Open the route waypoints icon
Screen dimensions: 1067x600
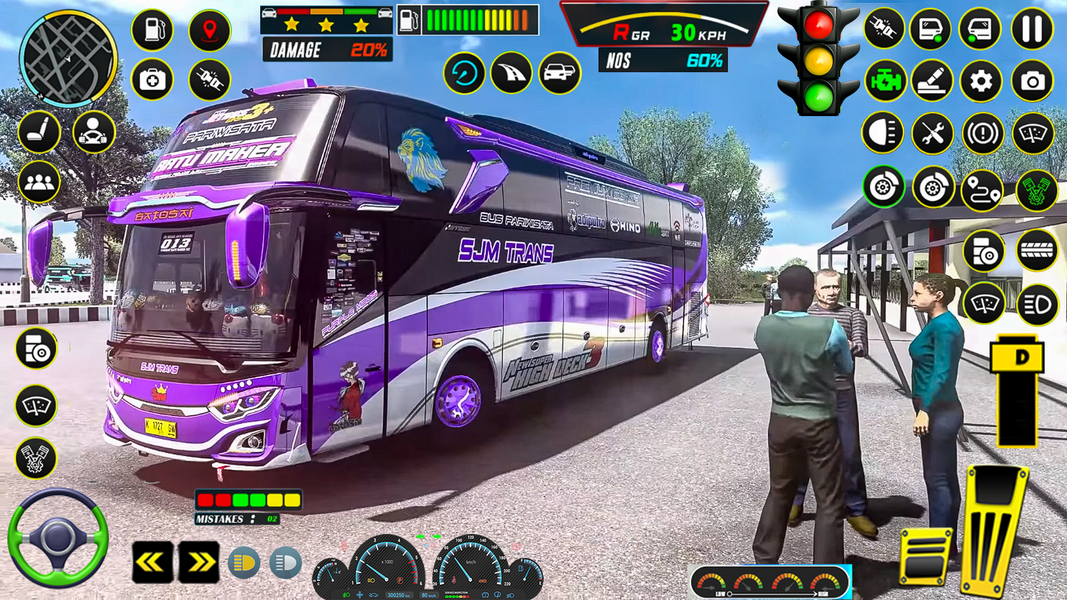(x=982, y=189)
